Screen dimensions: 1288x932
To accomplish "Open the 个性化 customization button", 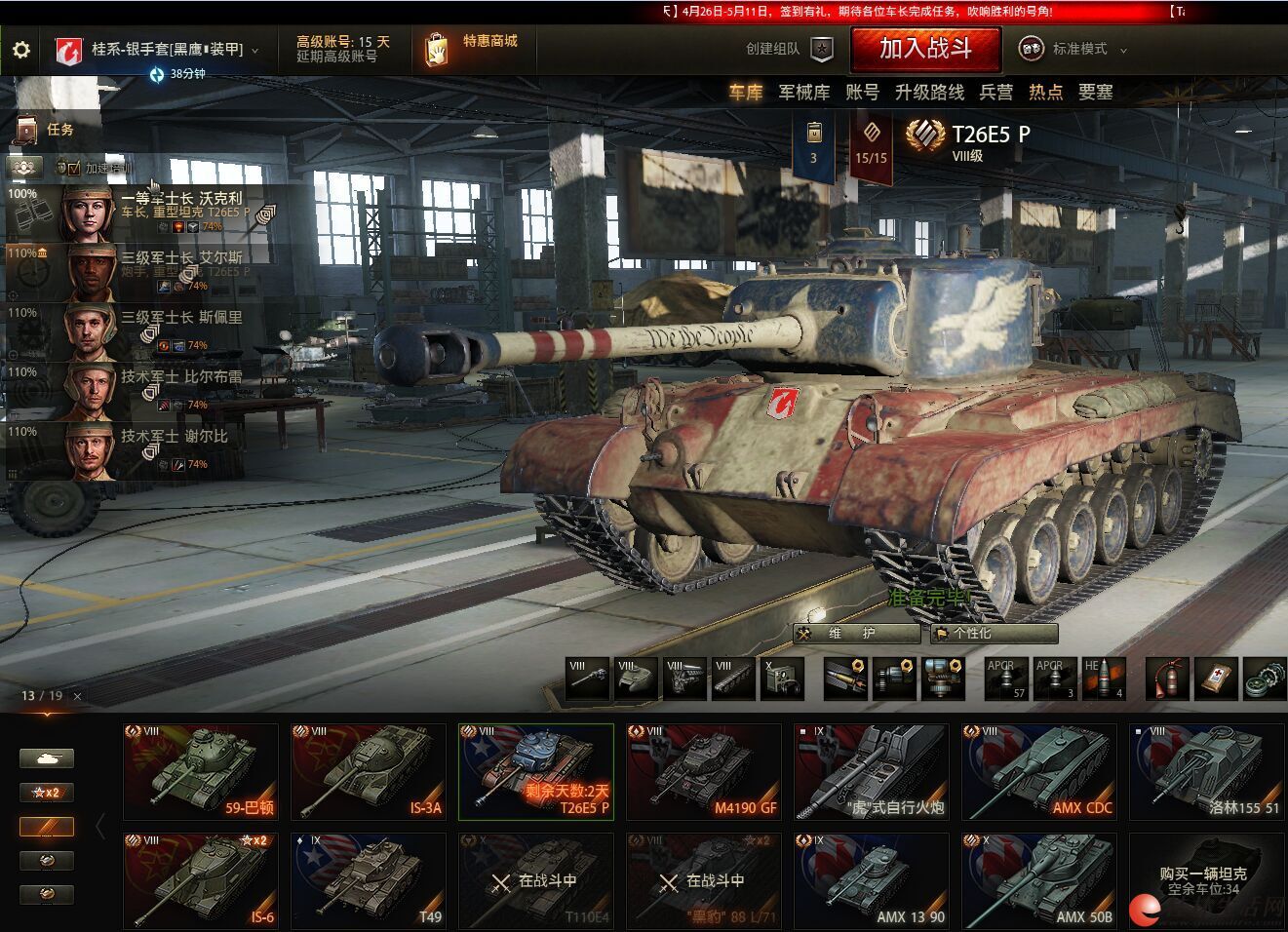I will (994, 634).
